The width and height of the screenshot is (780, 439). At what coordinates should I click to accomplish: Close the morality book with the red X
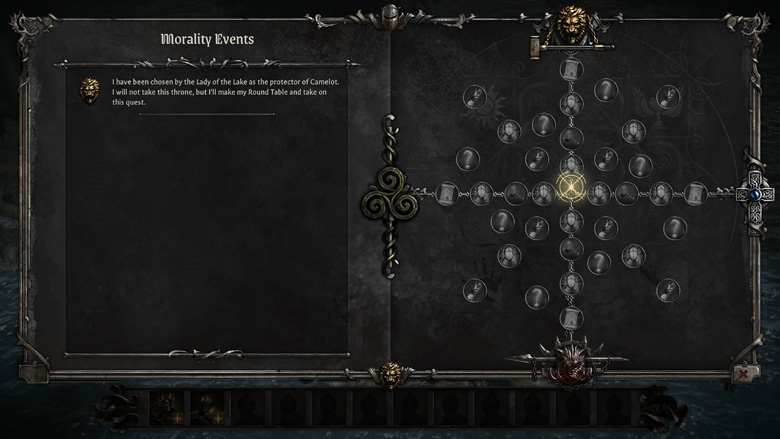coord(743,373)
